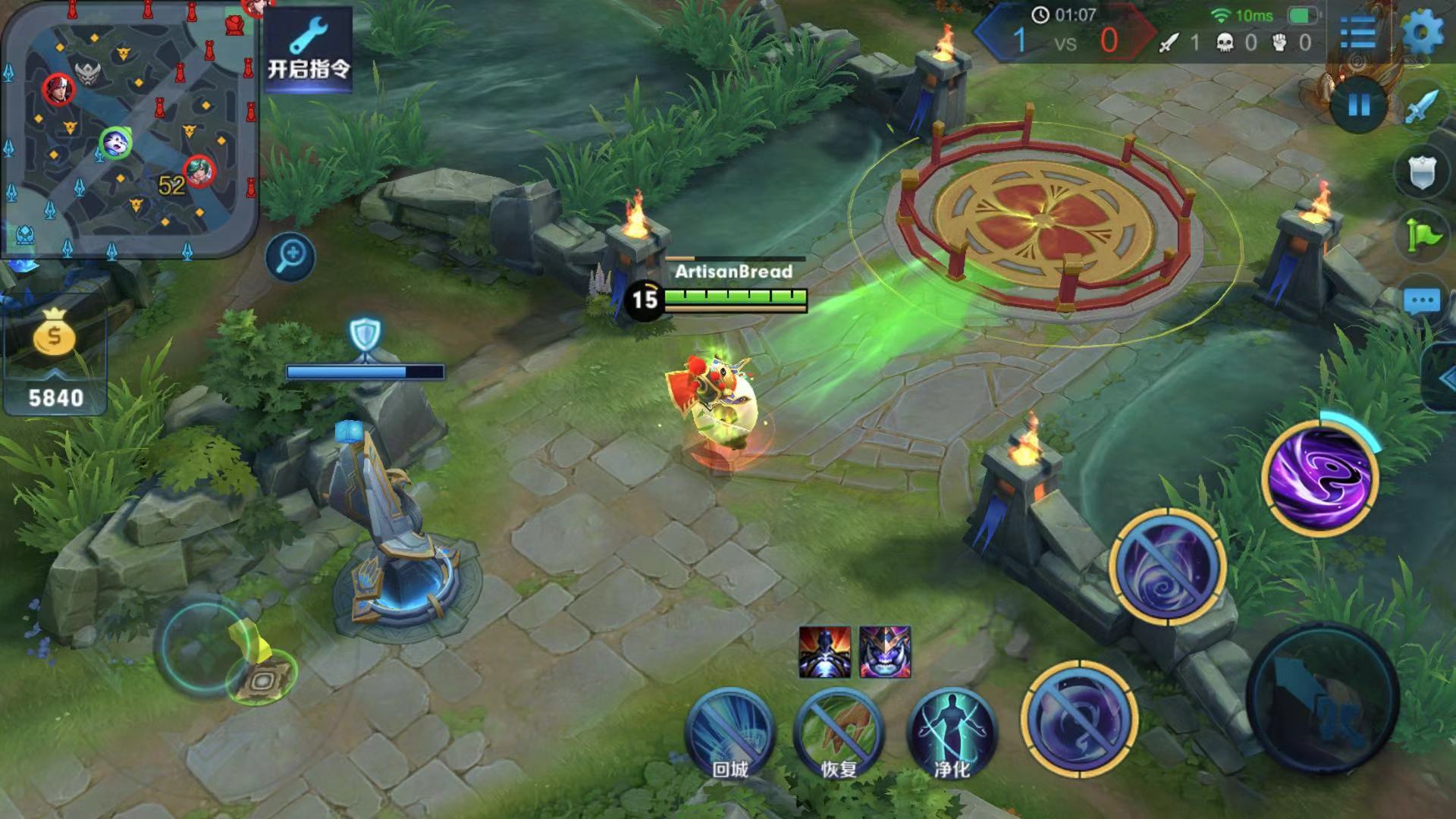
Task: Tap the magnifier zoom button
Action: (290, 257)
